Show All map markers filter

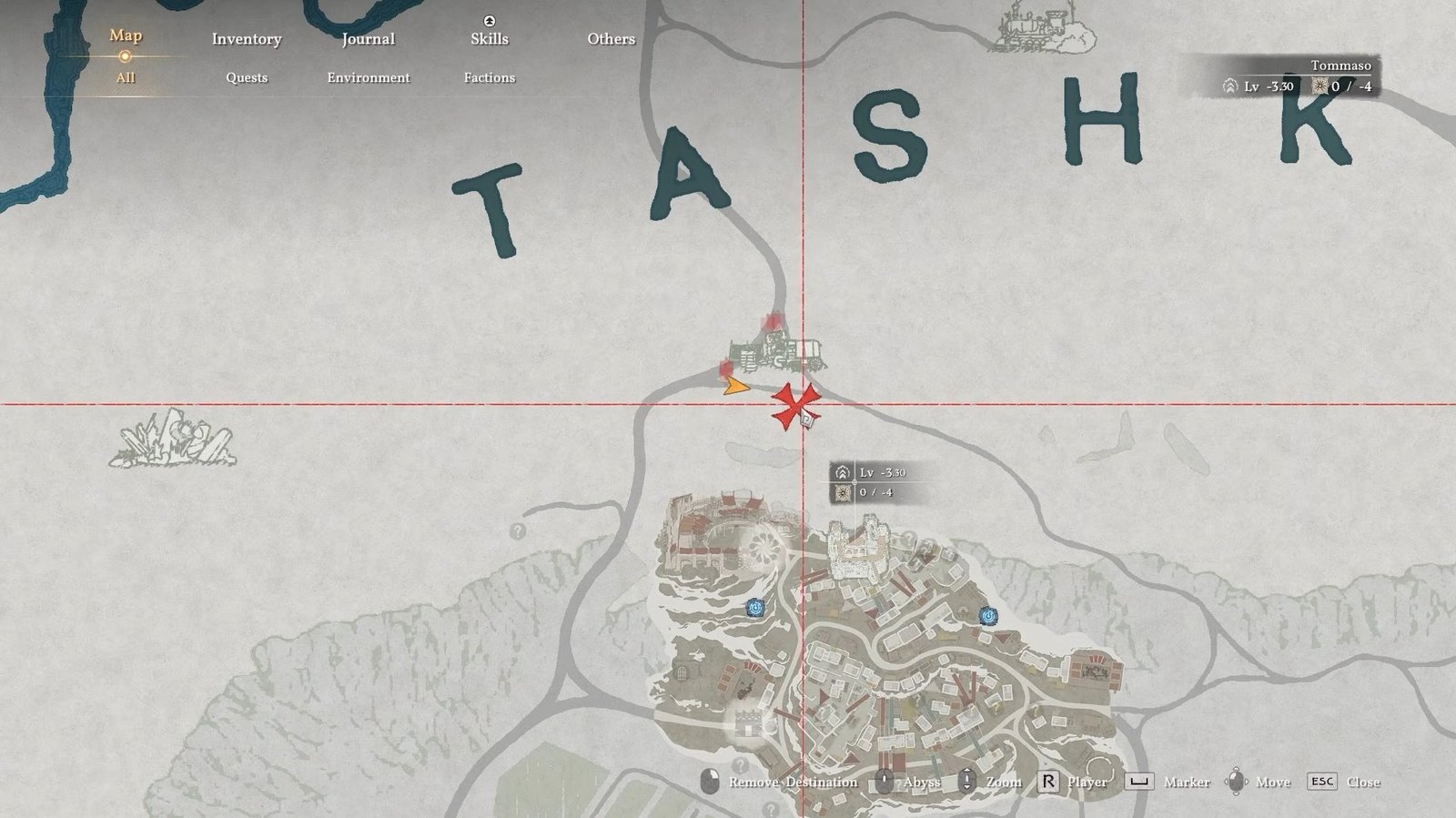(x=126, y=77)
